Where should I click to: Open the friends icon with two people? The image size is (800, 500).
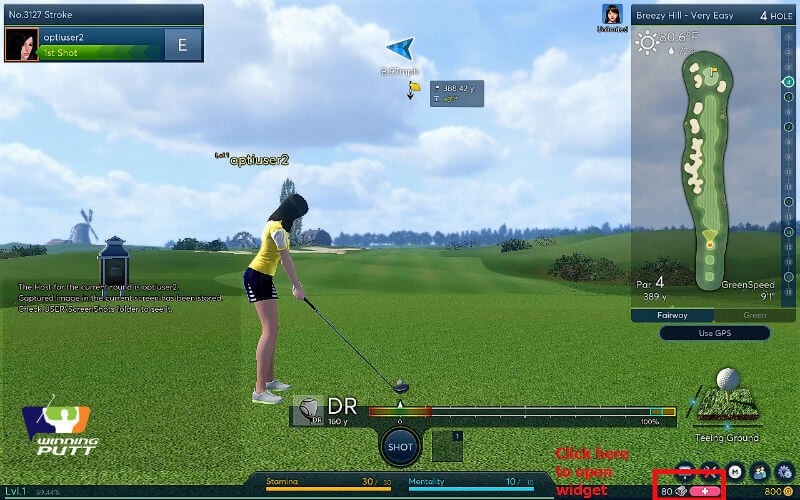click(760, 470)
